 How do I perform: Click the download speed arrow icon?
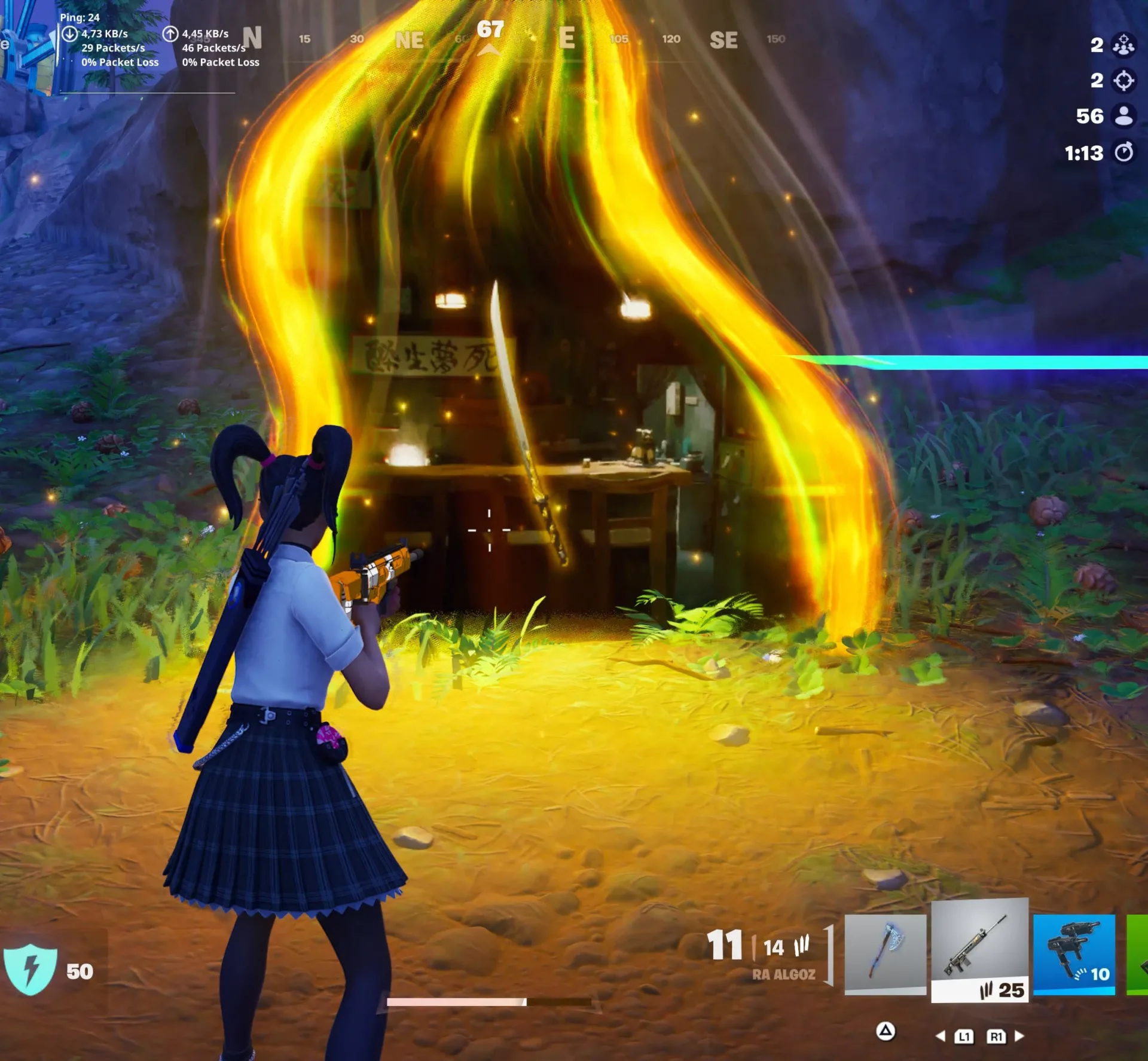tap(69, 35)
